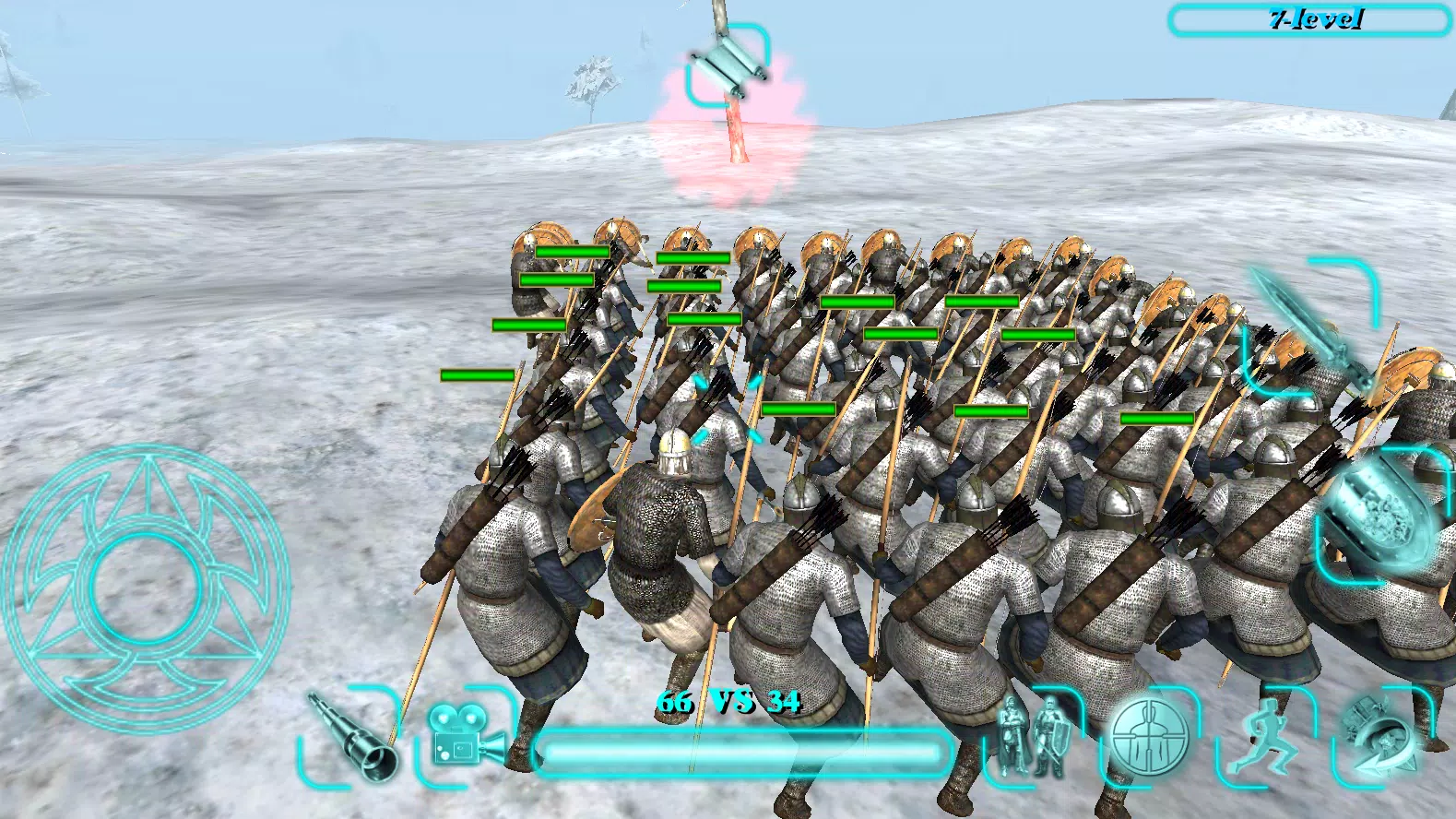Tap the scroll banner objective marker
This screenshot has height=819, width=1456.
728,65
